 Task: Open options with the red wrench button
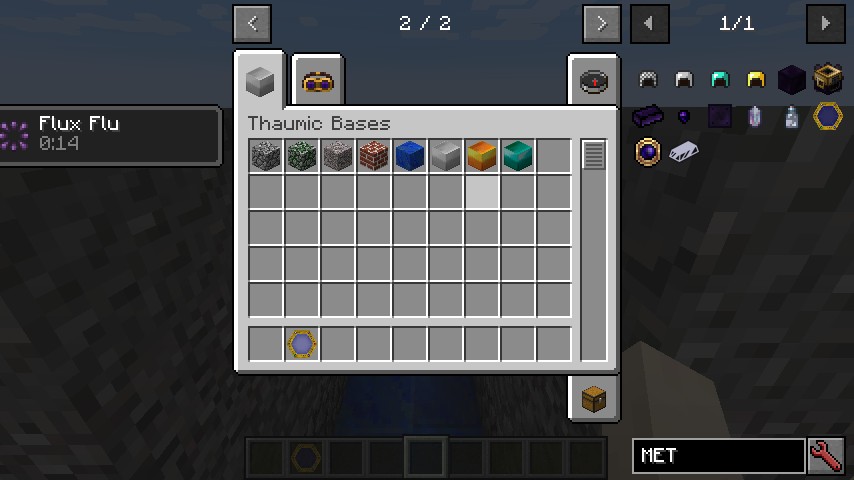824,456
